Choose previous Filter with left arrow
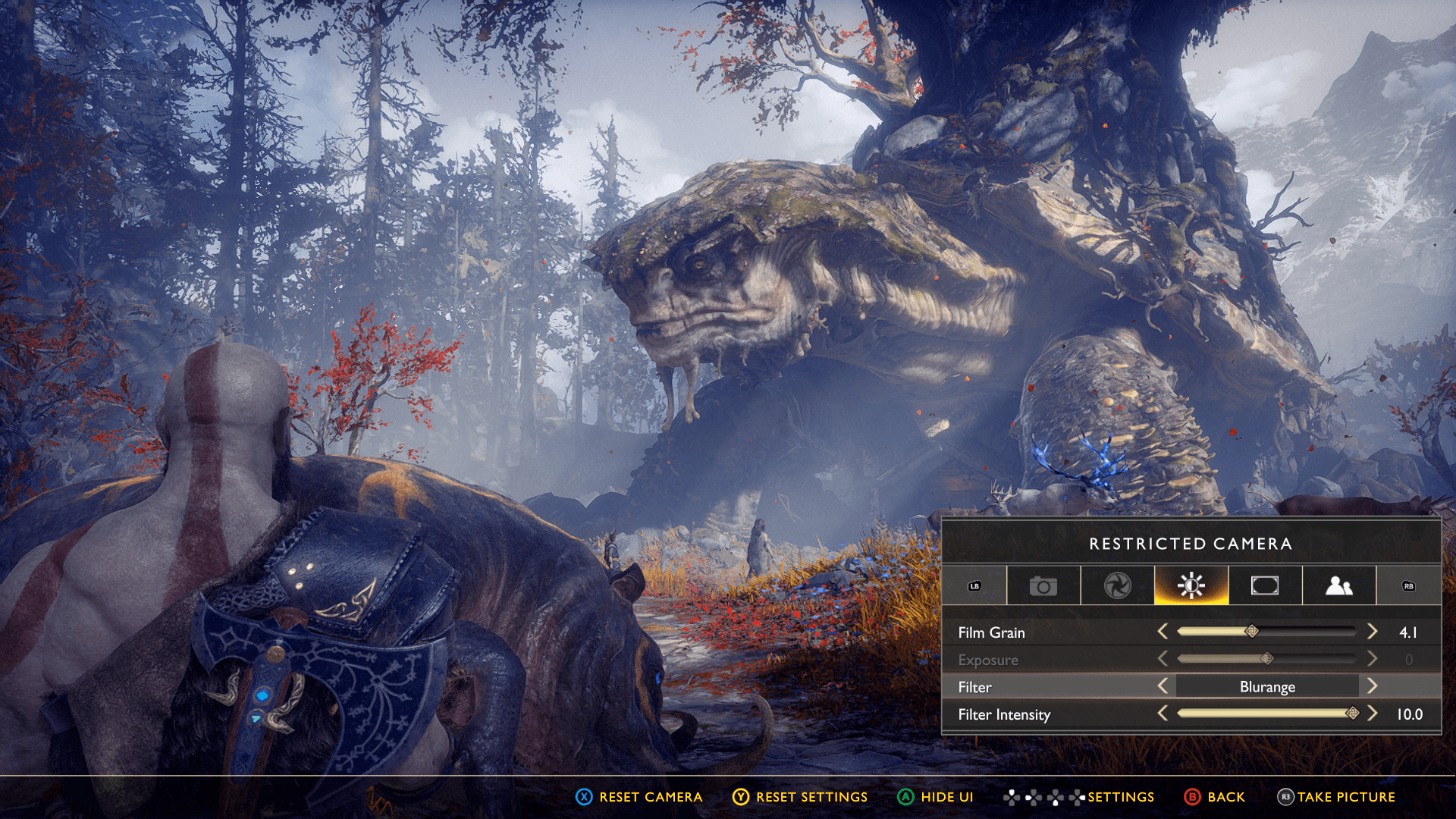1456x819 pixels. click(1163, 686)
